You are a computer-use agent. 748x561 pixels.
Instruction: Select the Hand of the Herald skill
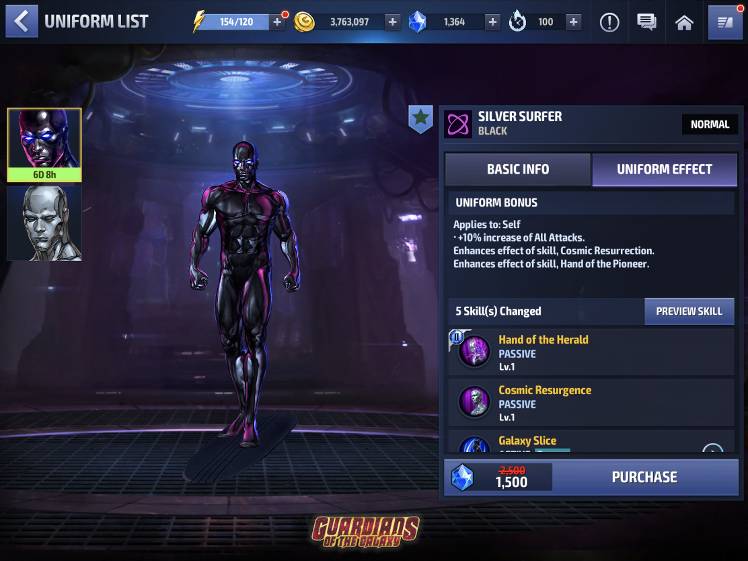(590, 352)
